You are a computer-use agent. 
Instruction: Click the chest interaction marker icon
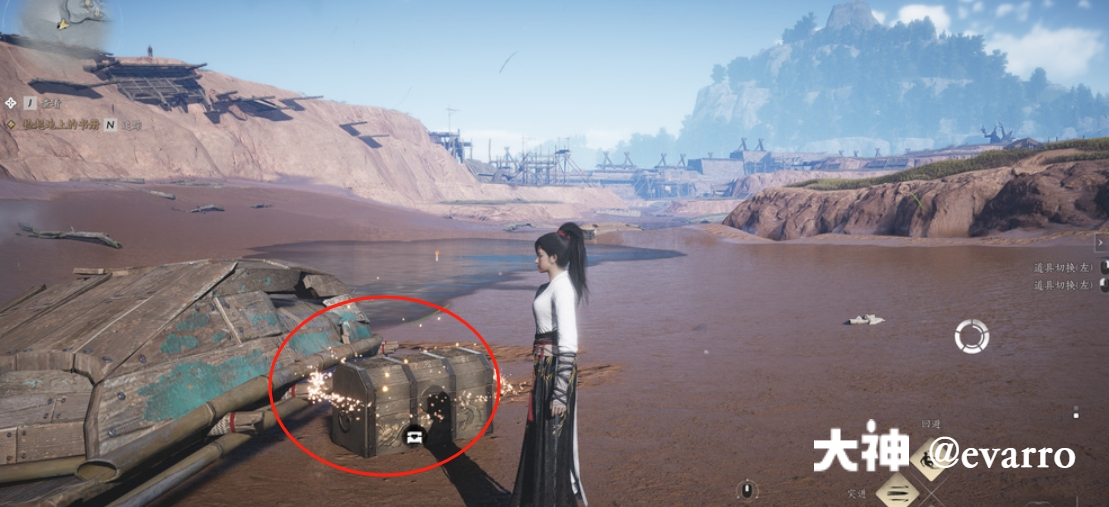point(414,435)
